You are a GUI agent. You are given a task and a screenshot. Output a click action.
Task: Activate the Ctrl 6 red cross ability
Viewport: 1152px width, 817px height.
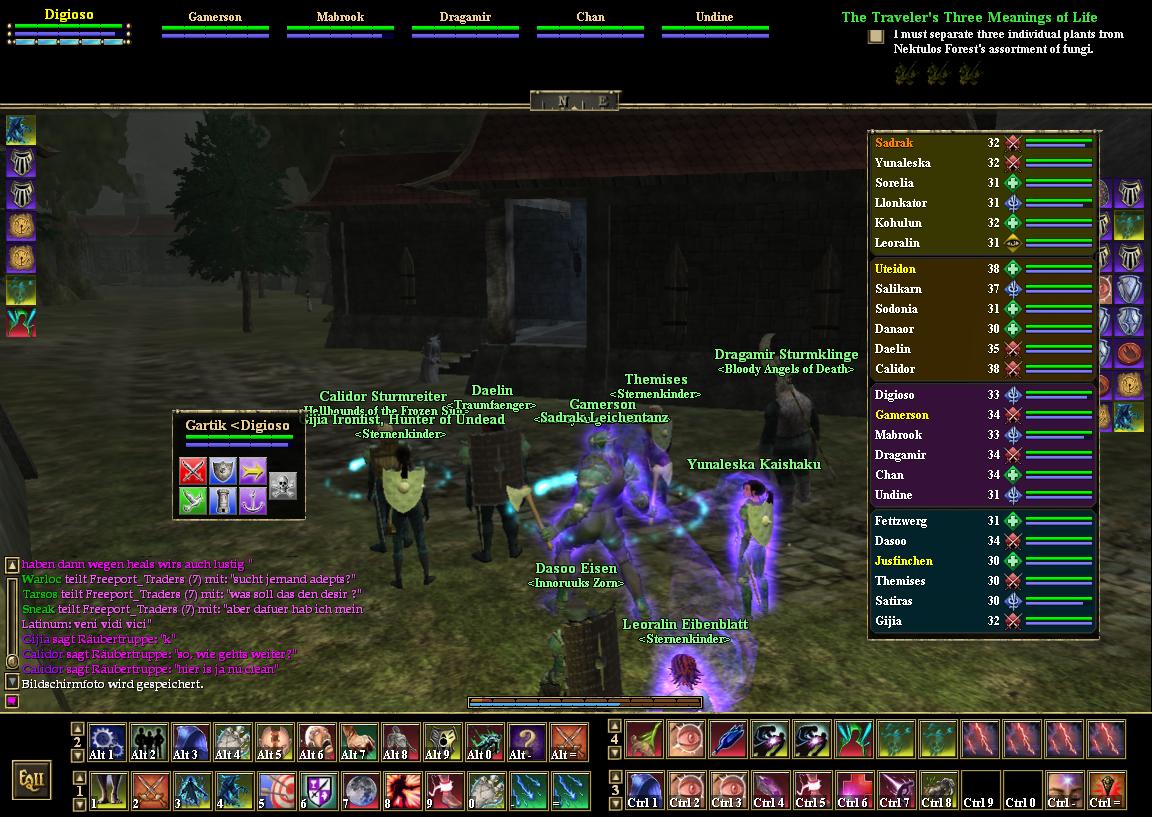(x=853, y=790)
